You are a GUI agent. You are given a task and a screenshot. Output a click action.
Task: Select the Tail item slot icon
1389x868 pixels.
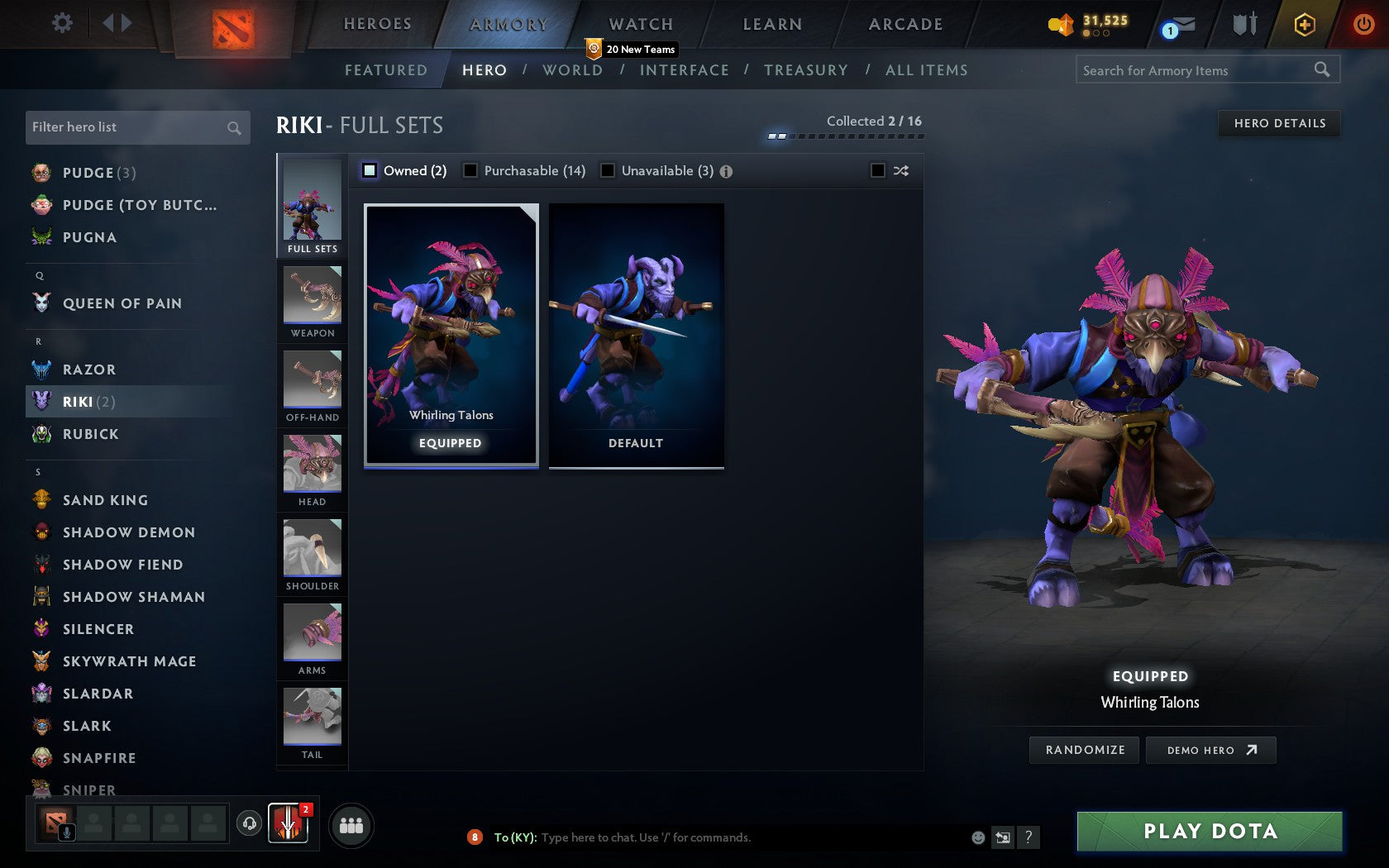tap(312, 718)
